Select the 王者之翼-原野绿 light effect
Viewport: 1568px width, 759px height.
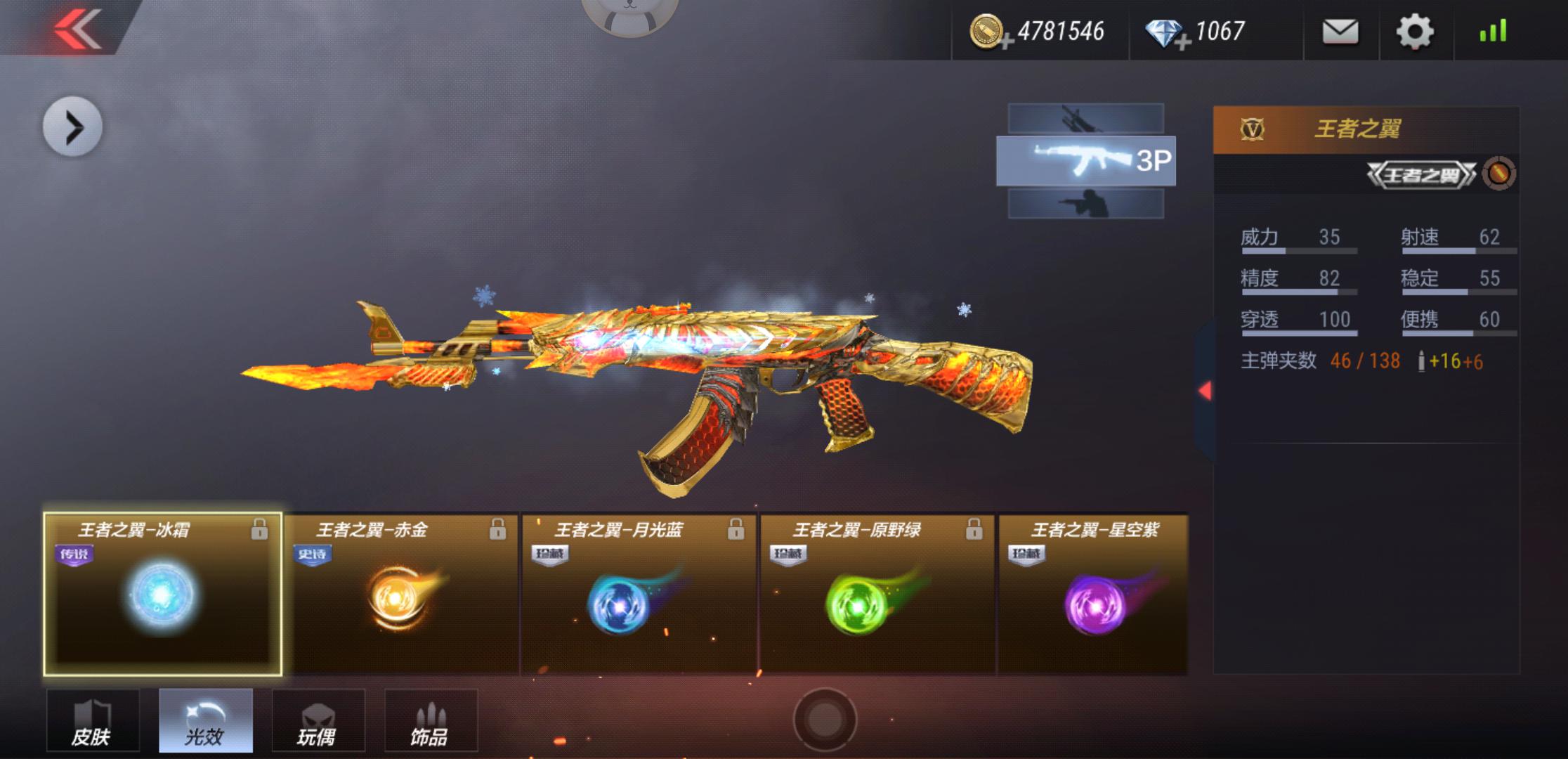click(x=877, y=595)
